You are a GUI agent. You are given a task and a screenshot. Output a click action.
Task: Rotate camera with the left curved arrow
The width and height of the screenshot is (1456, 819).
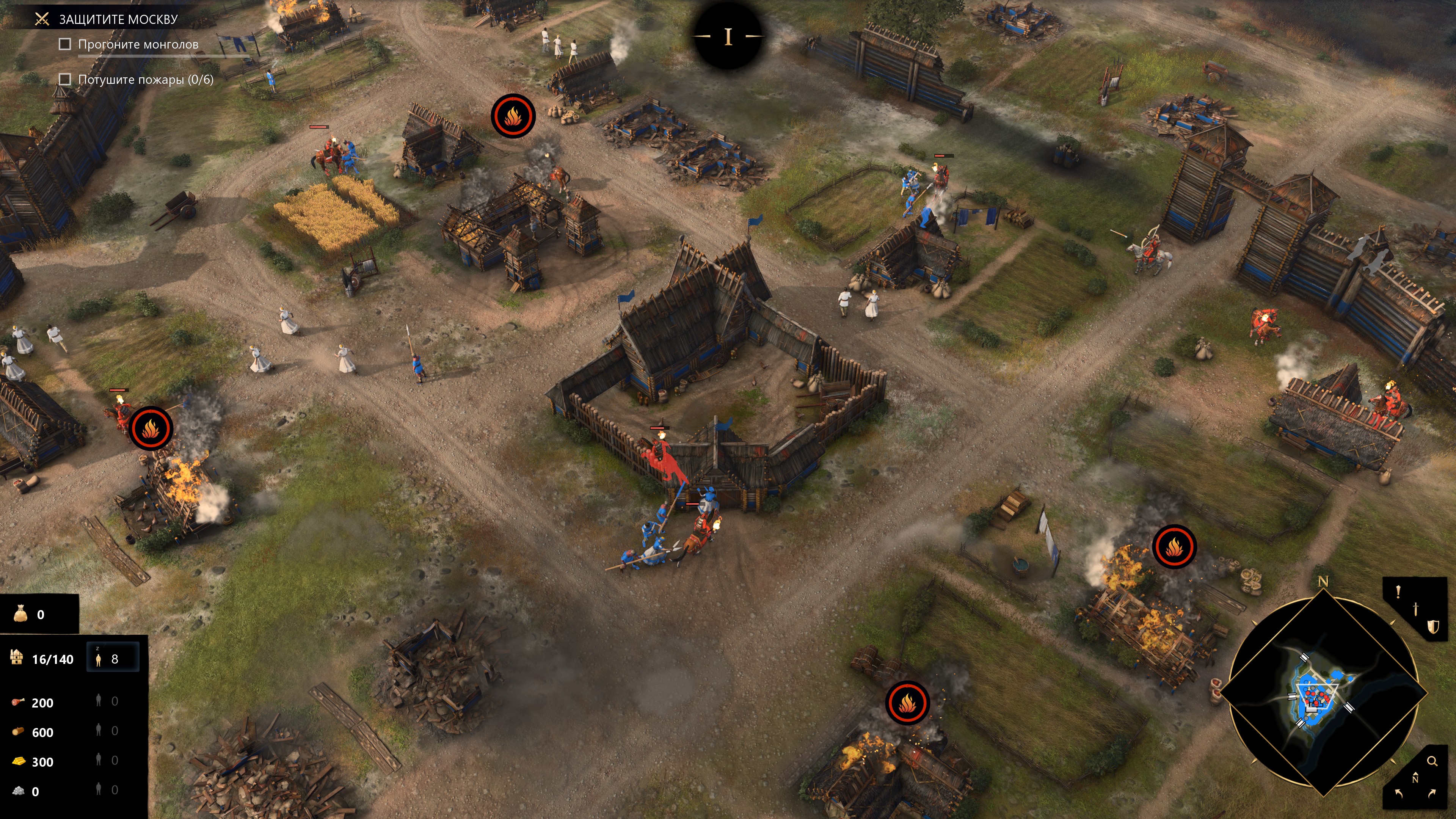tap(1399, 794)
